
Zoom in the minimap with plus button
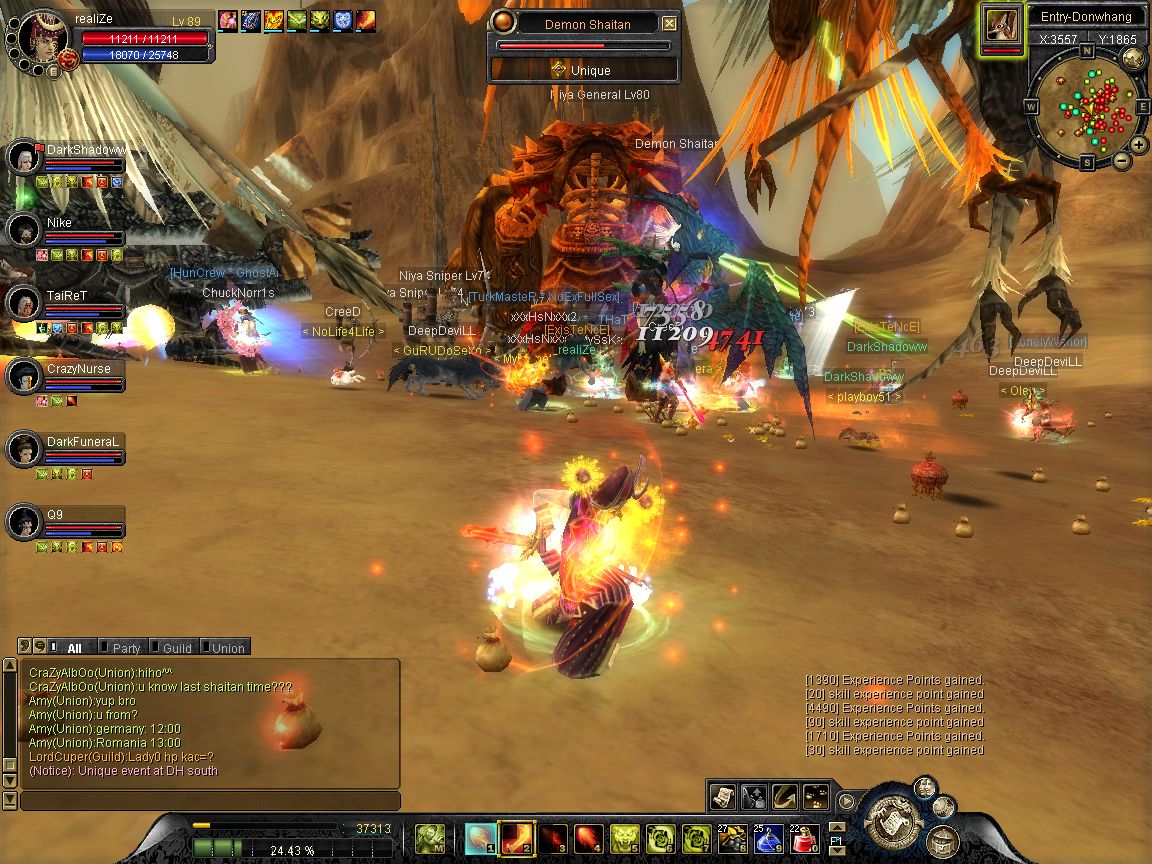(x=1140, y=145)
